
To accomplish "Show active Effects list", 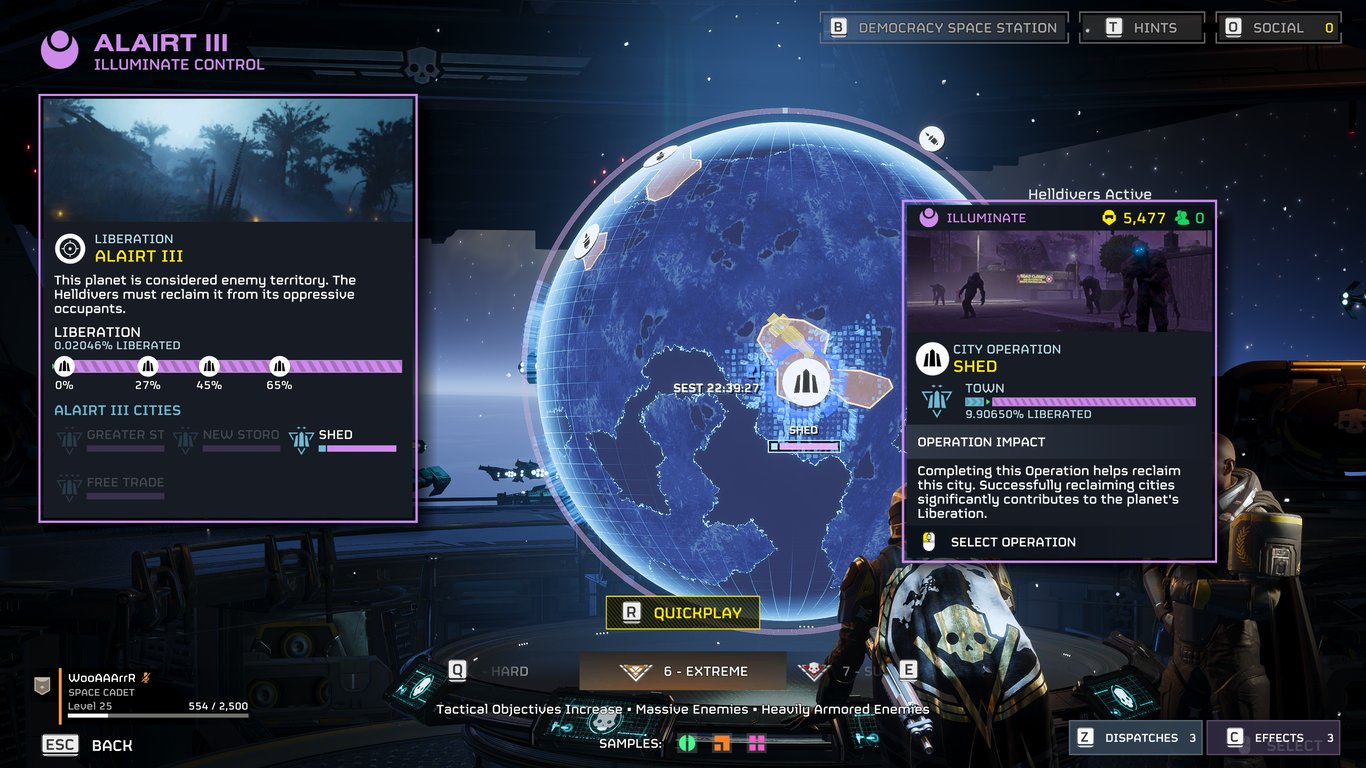I will click(x=1272, y=738).
